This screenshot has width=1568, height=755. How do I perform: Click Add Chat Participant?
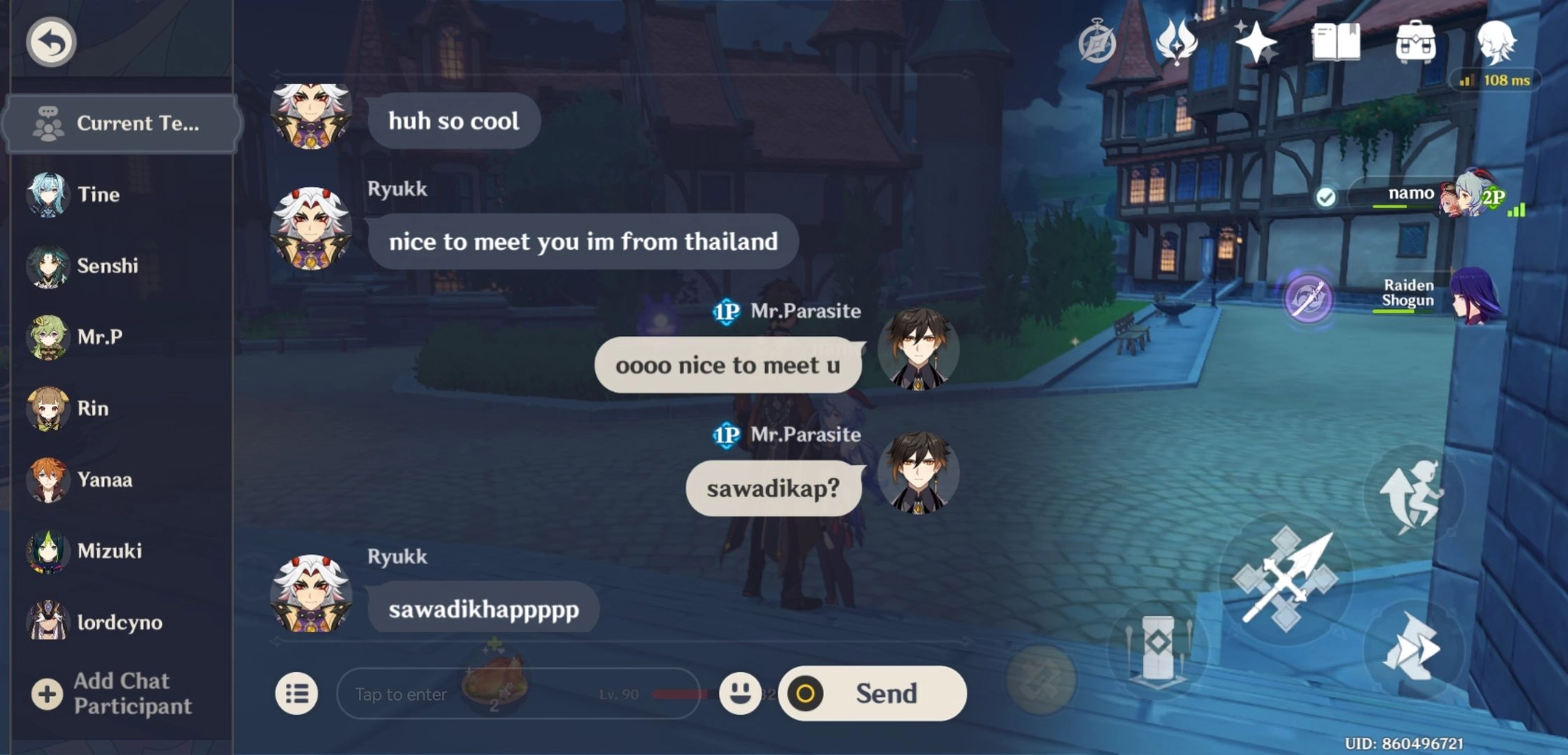(121, 693)
